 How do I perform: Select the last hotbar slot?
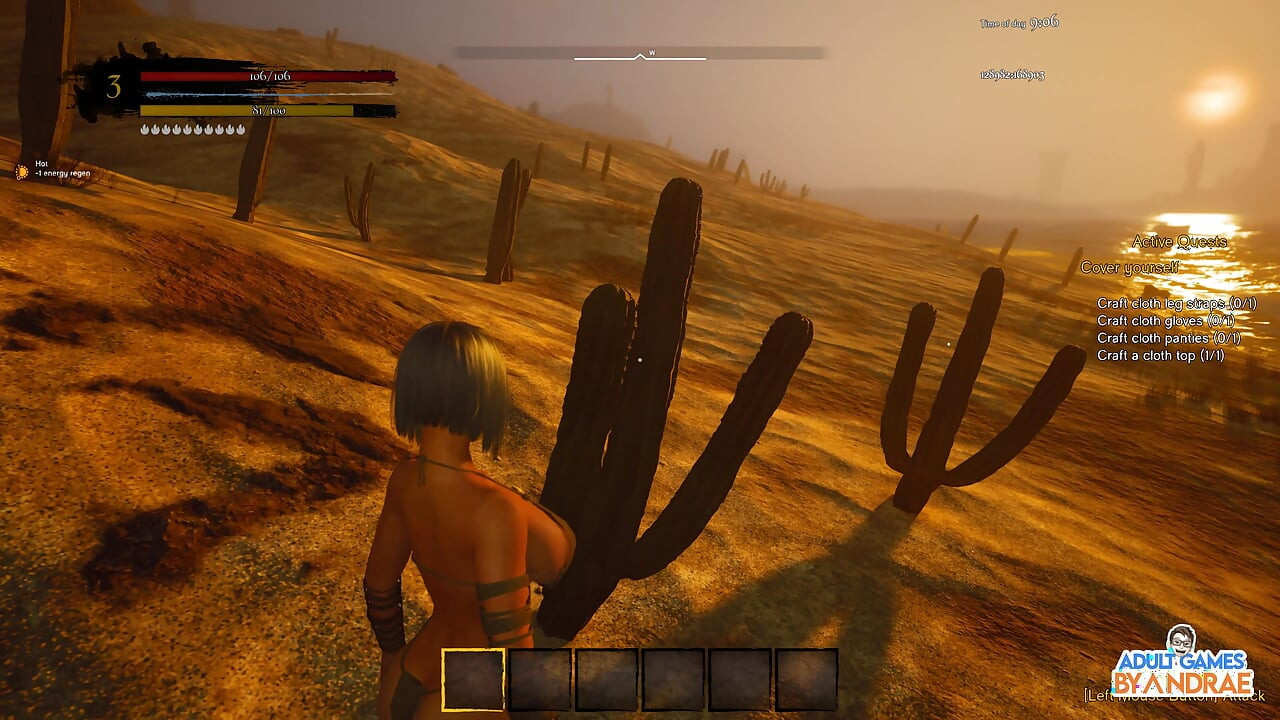point(805,677)
